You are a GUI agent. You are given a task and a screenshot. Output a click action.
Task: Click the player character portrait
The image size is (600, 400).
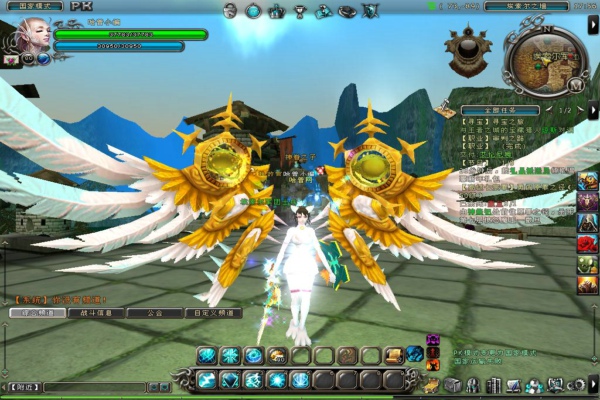tap(23, 35)
